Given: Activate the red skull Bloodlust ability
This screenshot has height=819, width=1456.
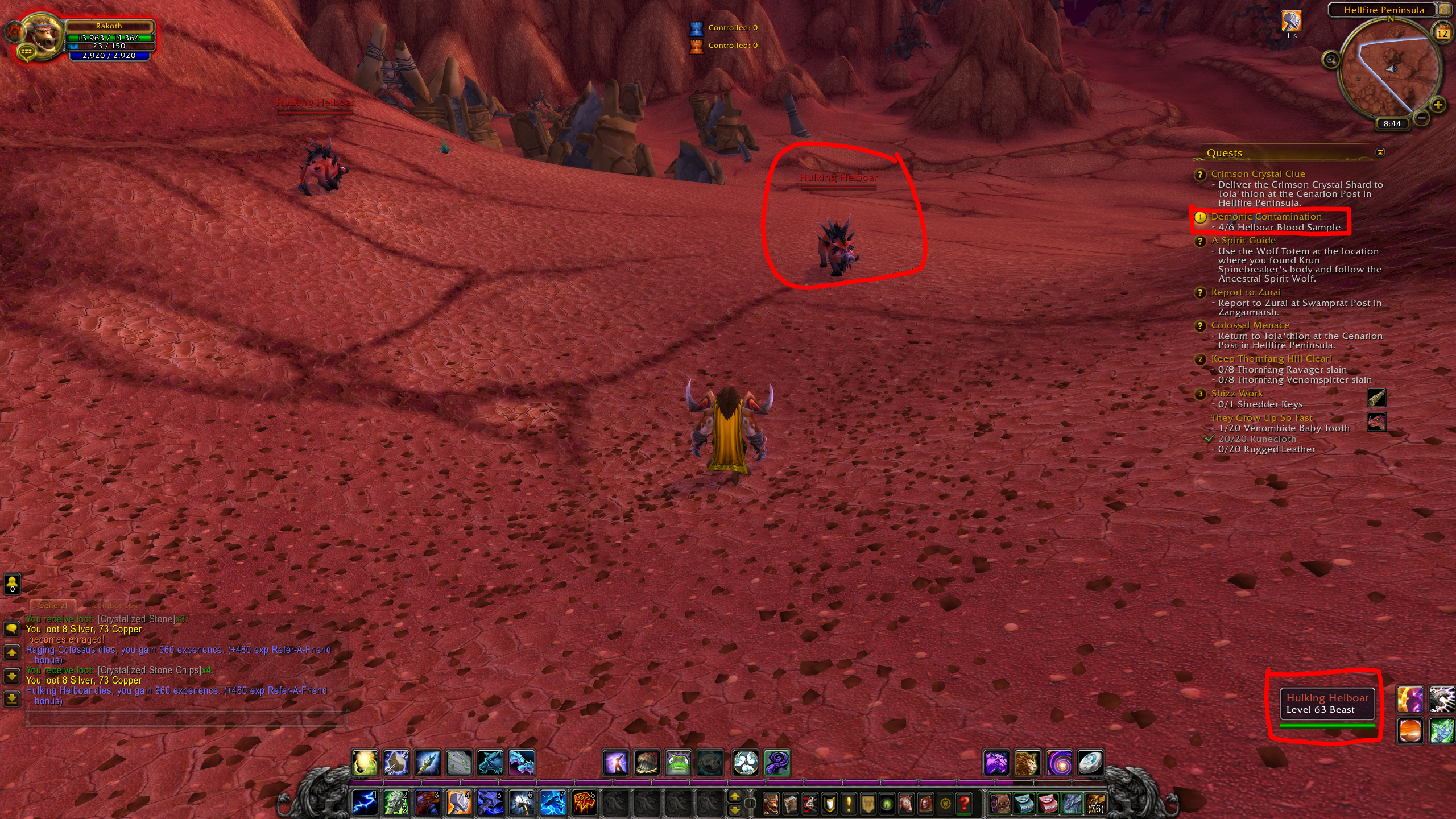Looking at the screenshot, I should point(584,803).
